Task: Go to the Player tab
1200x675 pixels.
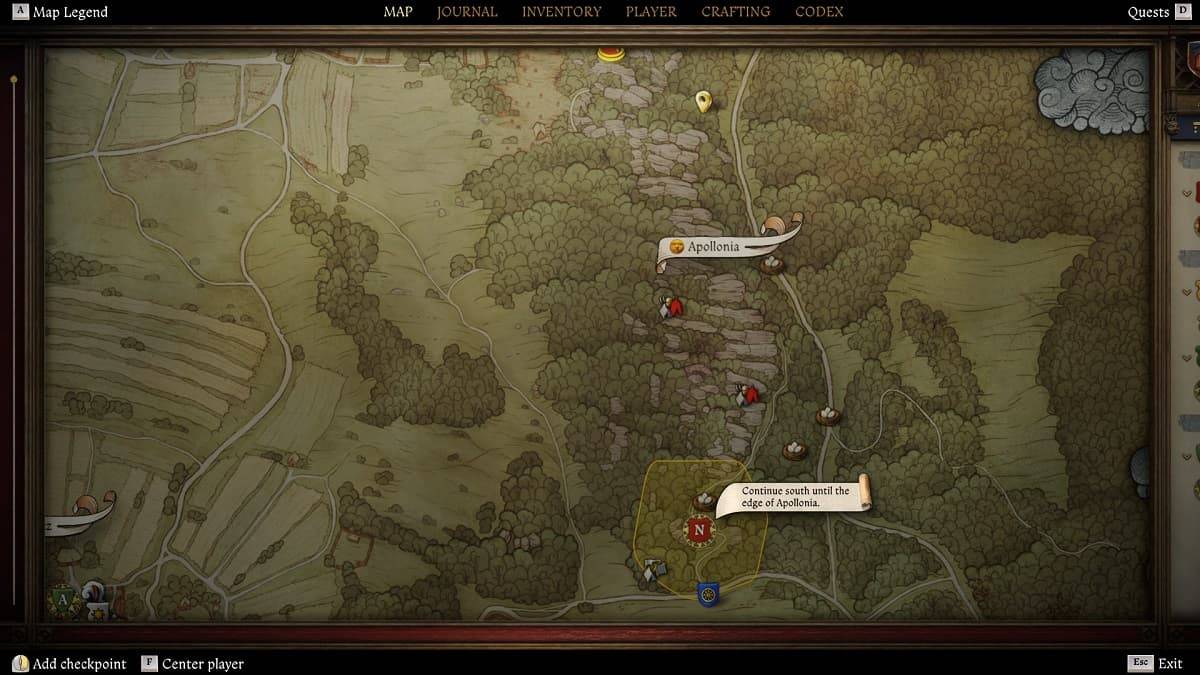Action: 651,12
